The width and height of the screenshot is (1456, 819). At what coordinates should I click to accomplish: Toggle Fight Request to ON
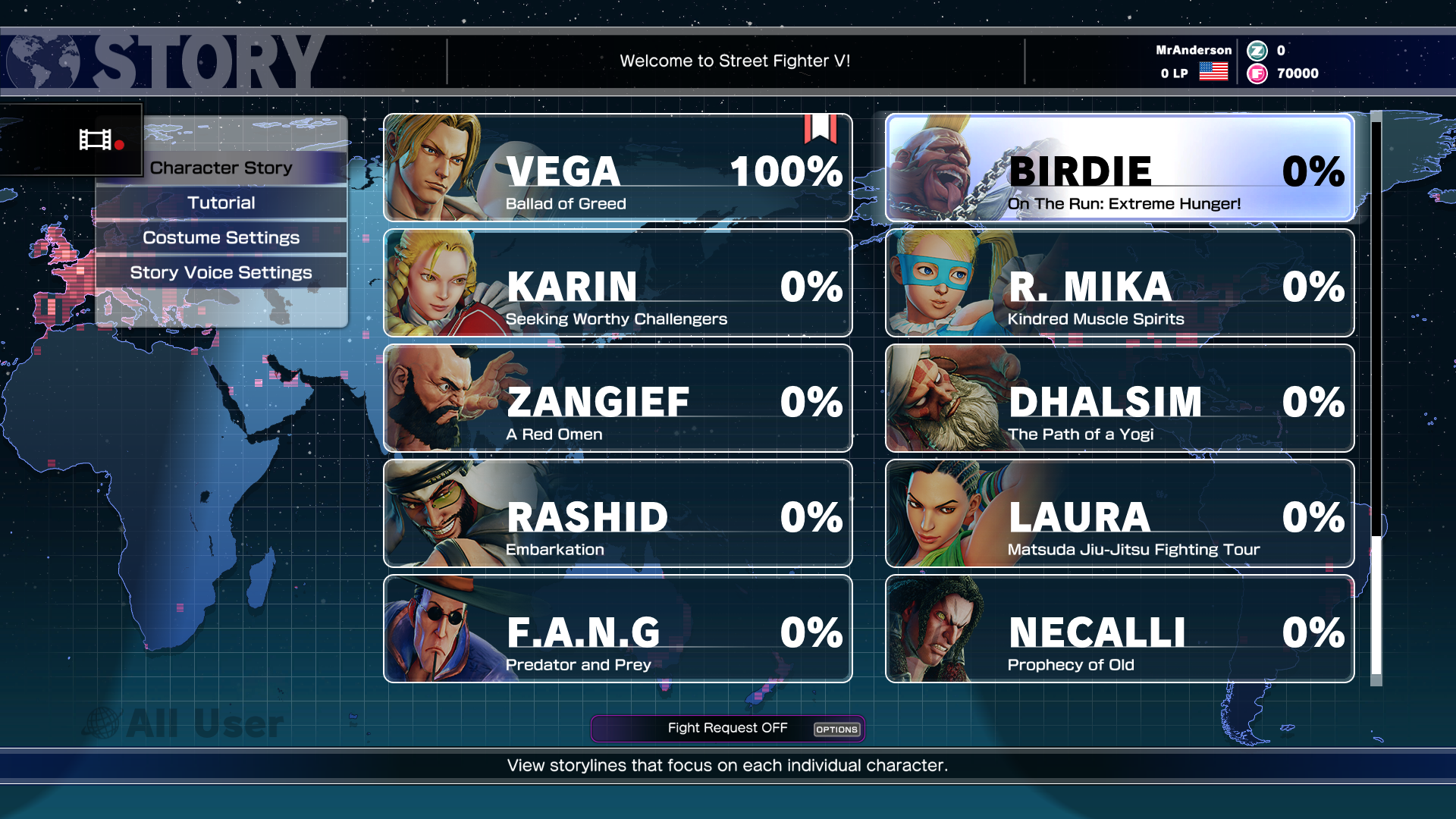click(x=726, y=727)
